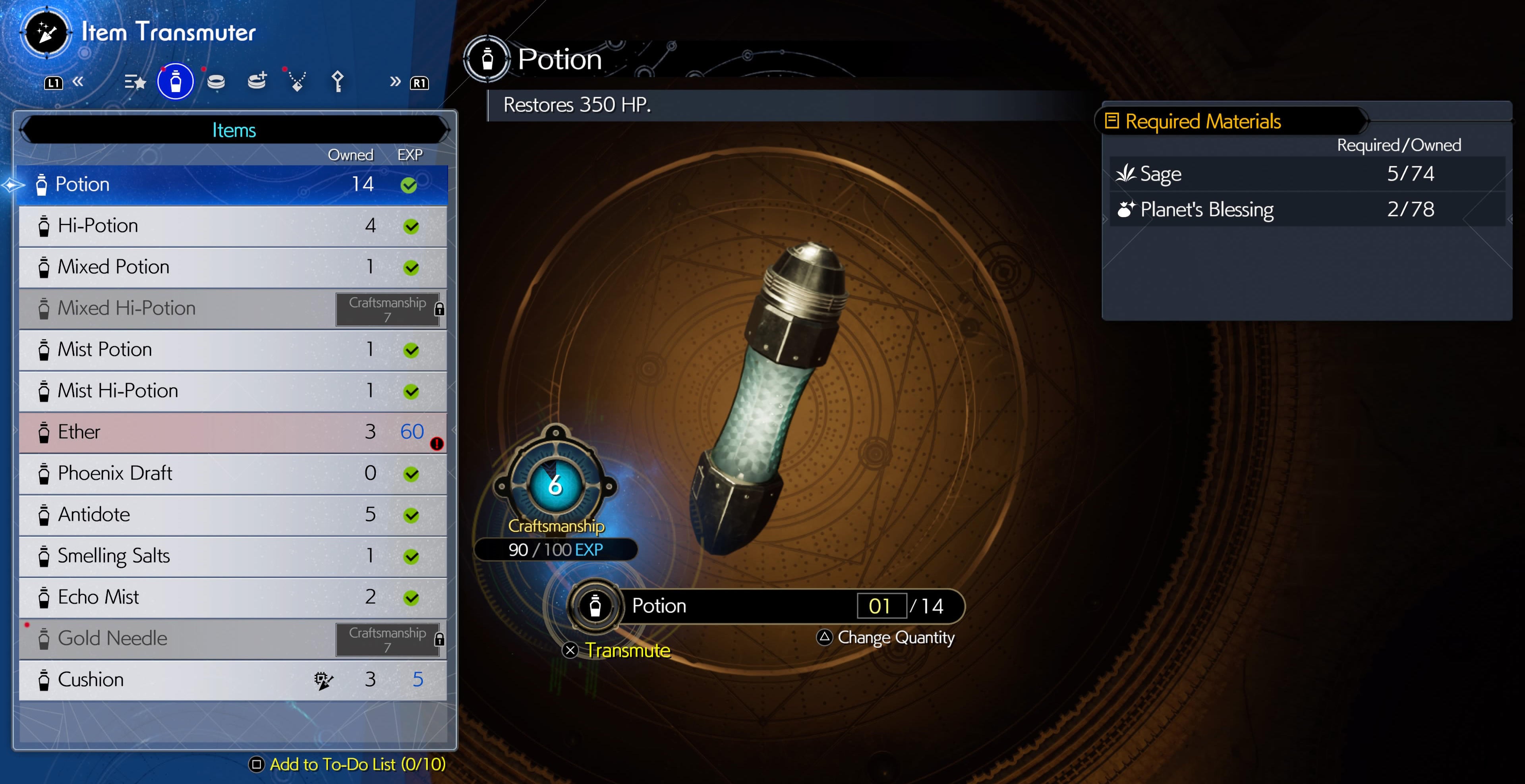The height and width of the screenshot is (784, 1525).
Task: Choose the Antidote entry
Action: pos(232,515)
